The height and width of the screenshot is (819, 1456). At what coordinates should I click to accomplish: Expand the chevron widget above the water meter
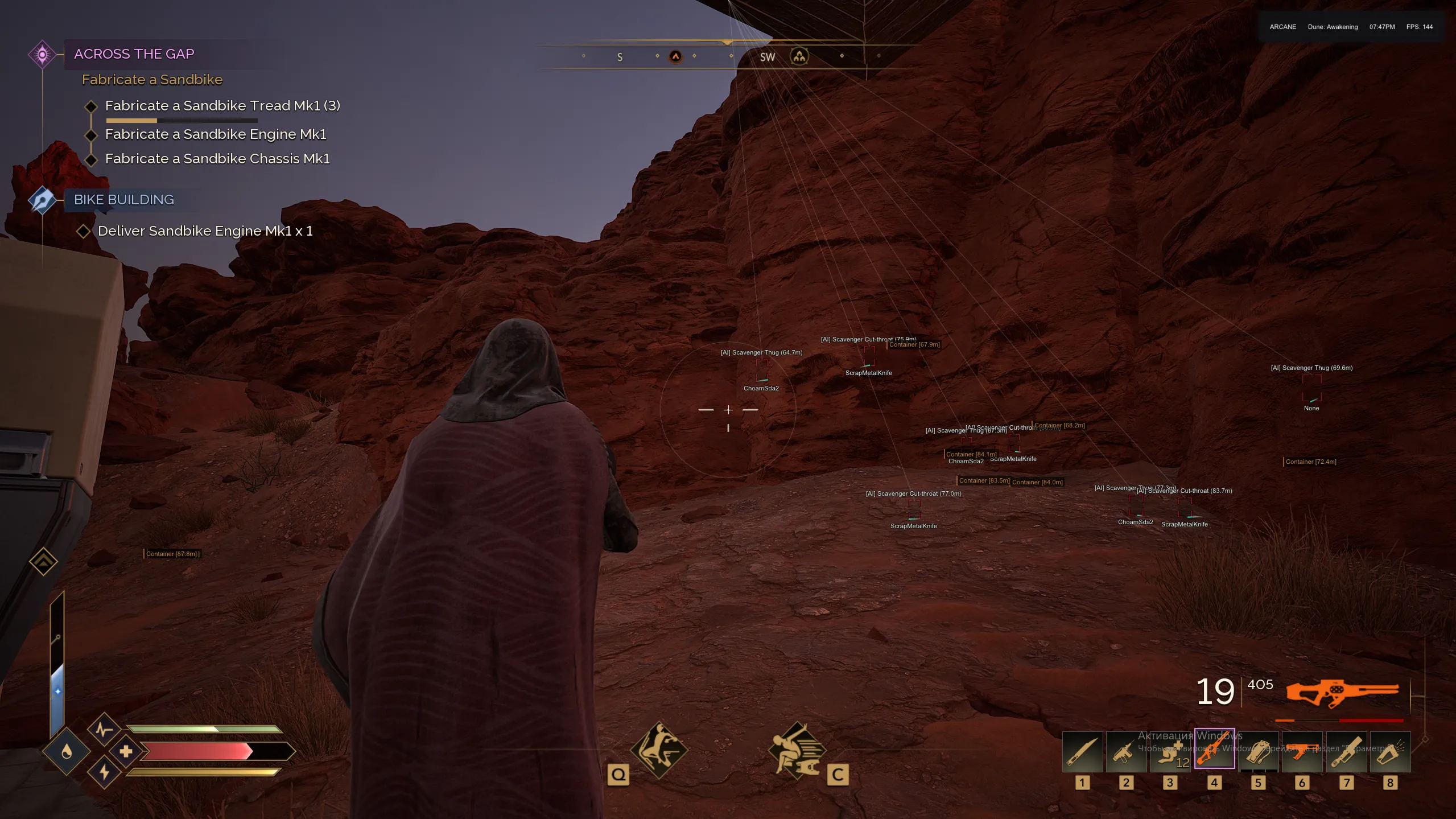click(44, 561)
